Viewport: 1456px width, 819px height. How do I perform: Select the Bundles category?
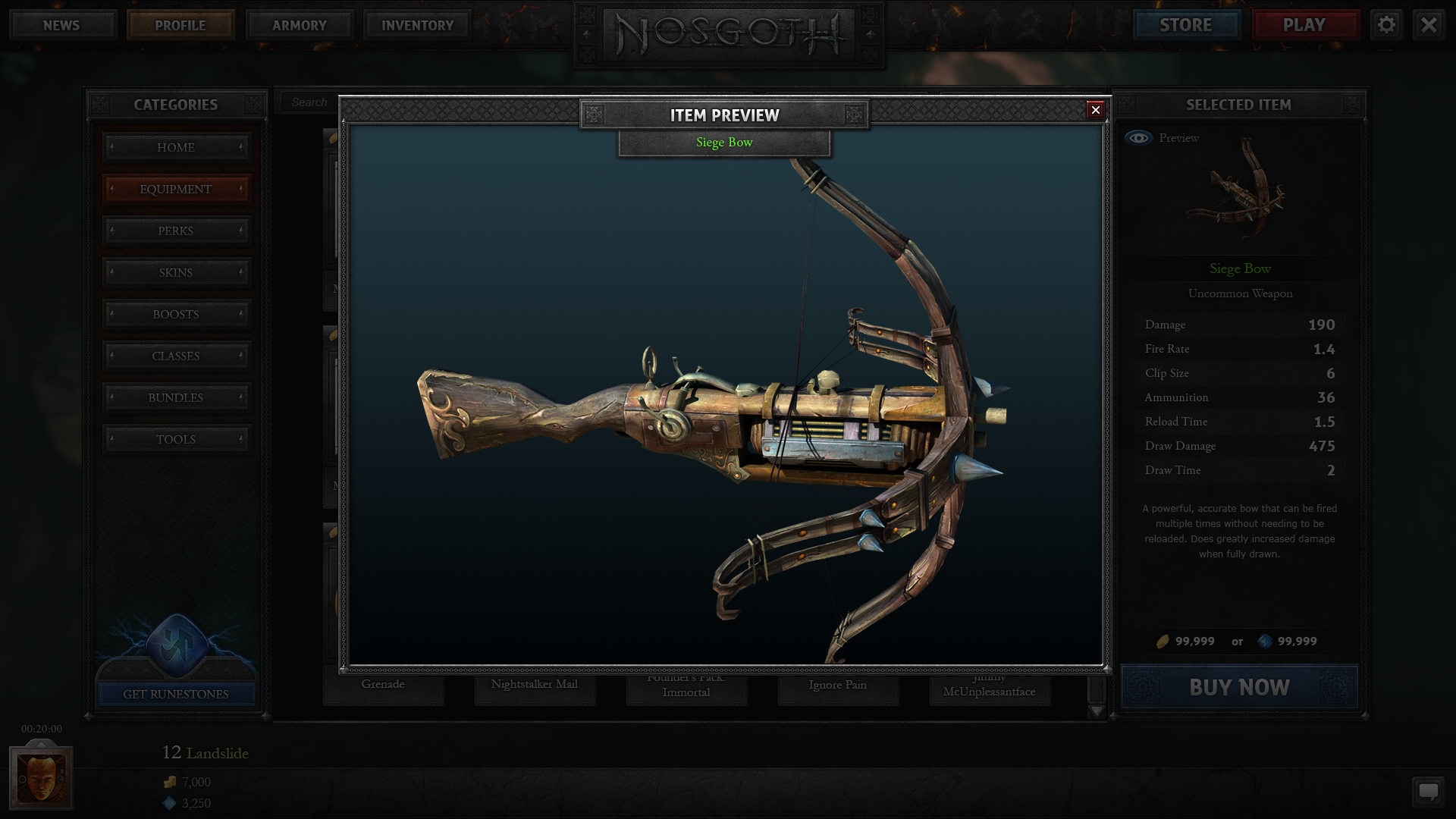point(176,397)
